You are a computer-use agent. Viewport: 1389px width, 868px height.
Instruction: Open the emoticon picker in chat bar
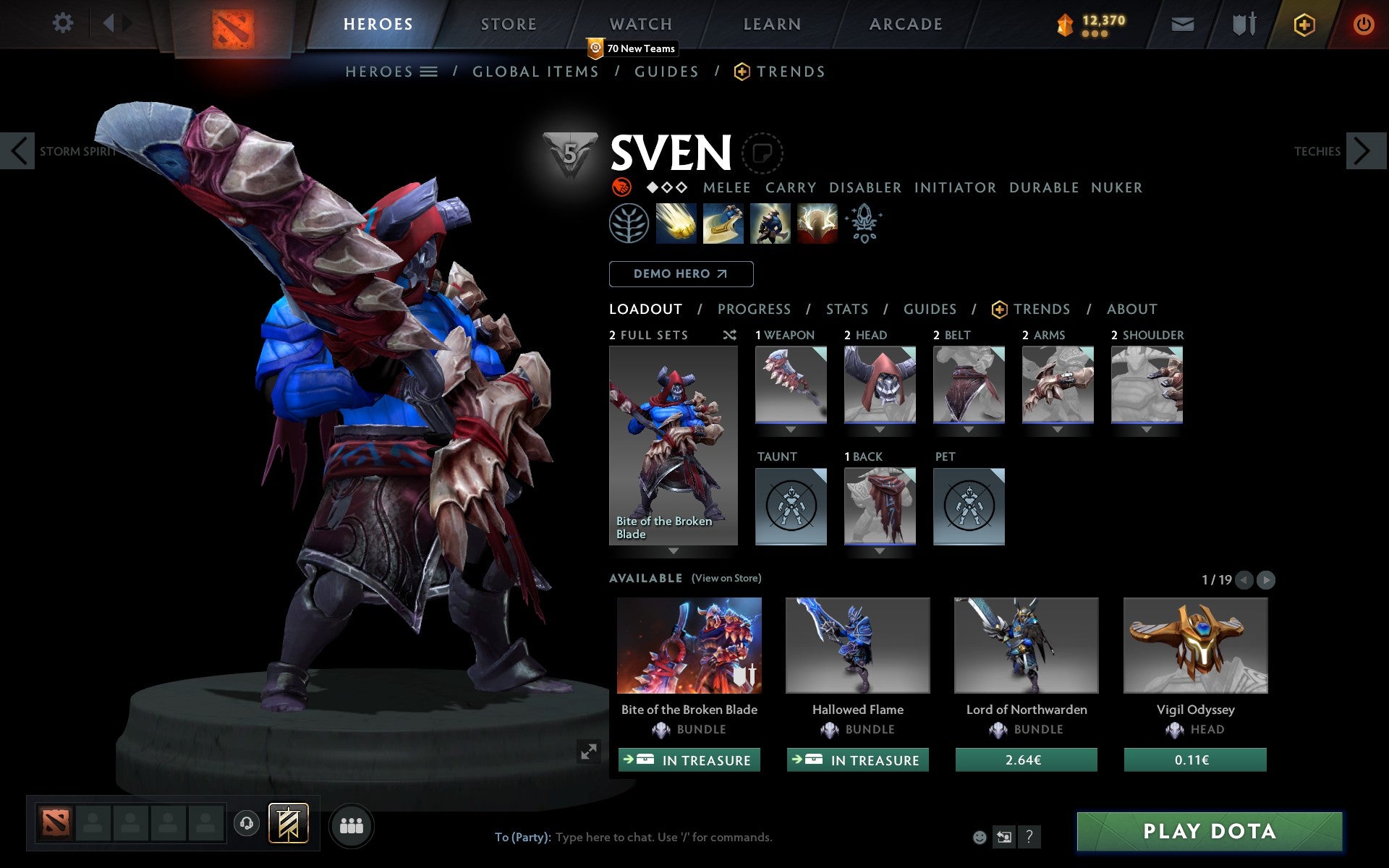(981, 838)
